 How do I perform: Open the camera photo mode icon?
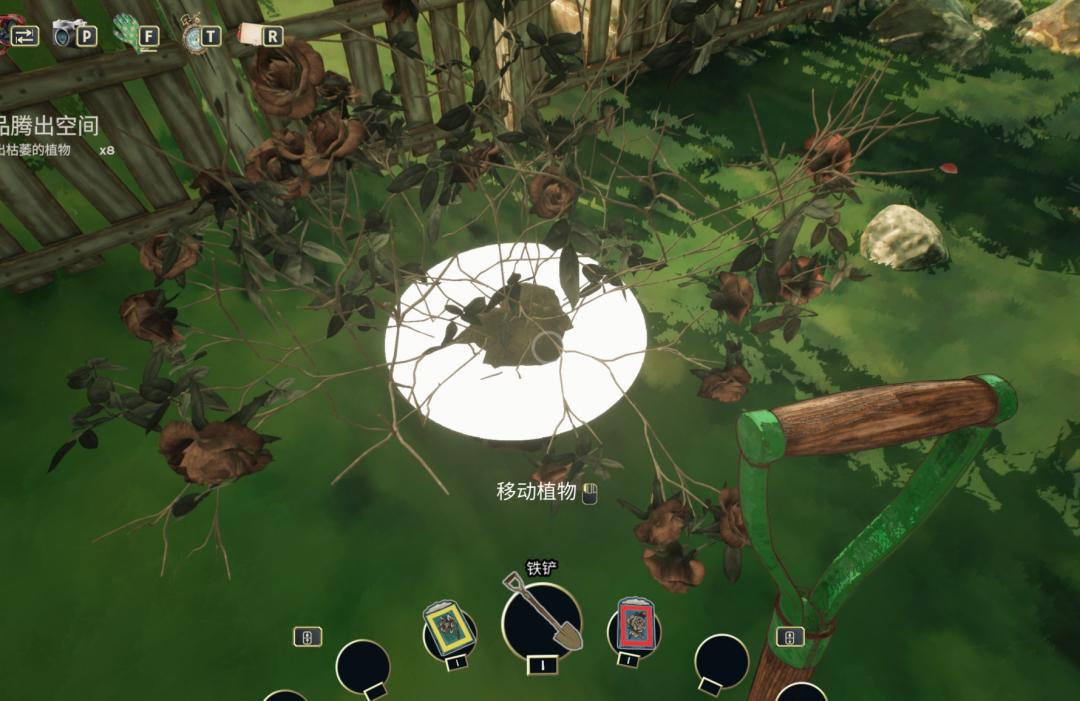pos(70,33)
